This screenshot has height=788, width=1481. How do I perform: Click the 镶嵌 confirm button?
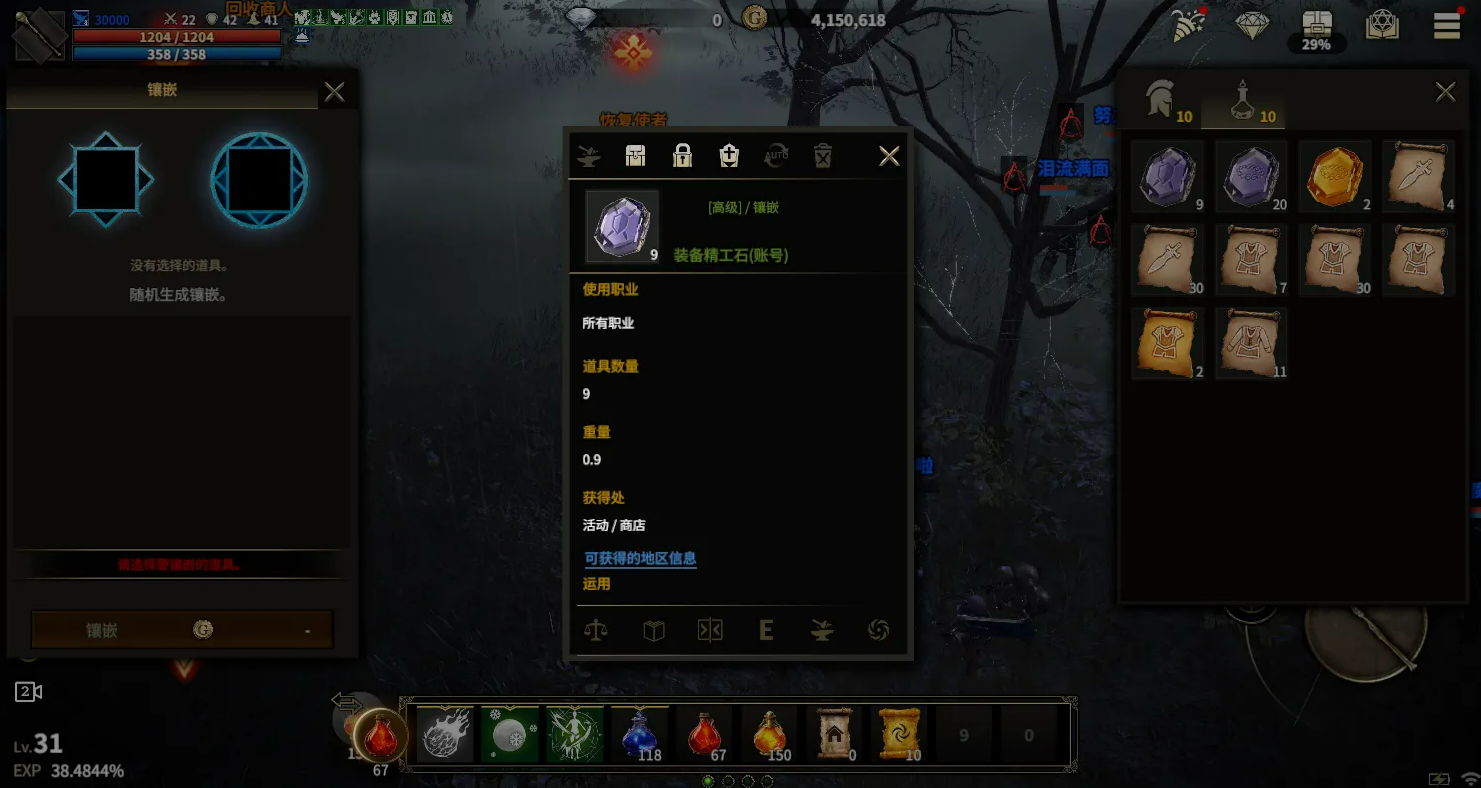pyautogui.click(x=182, y=630)
